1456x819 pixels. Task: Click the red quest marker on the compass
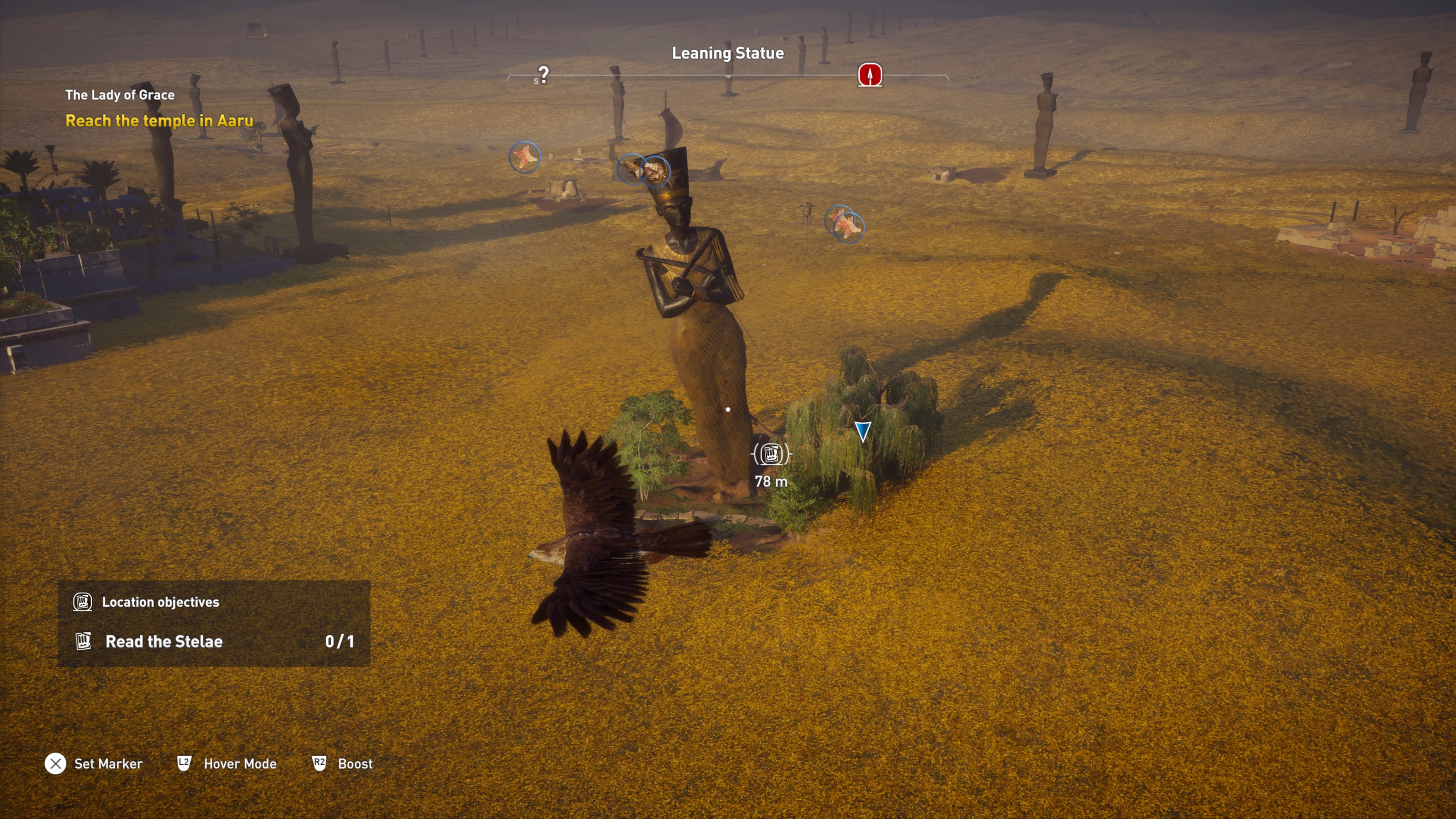tap(870, 75)
